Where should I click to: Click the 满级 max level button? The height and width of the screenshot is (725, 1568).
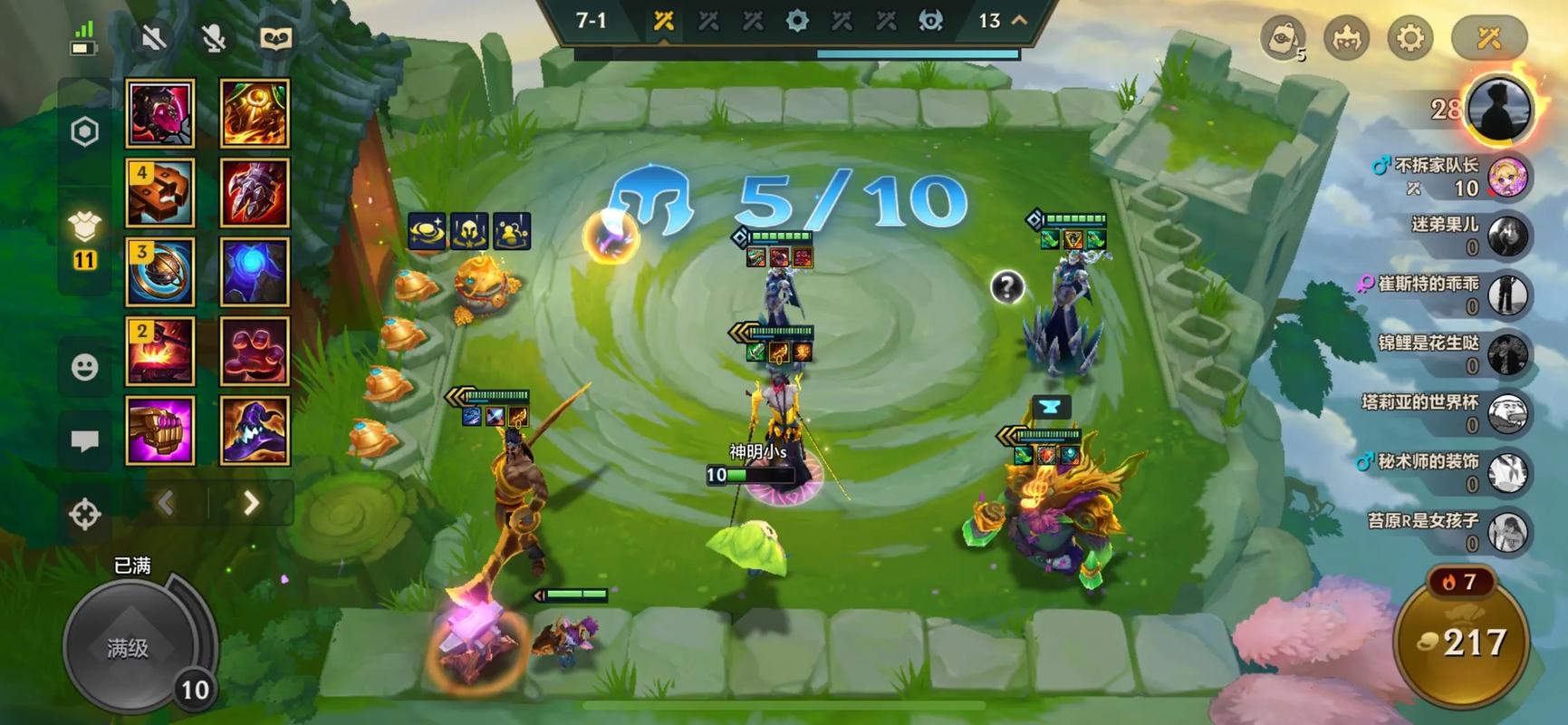click(x=129, y=647)
